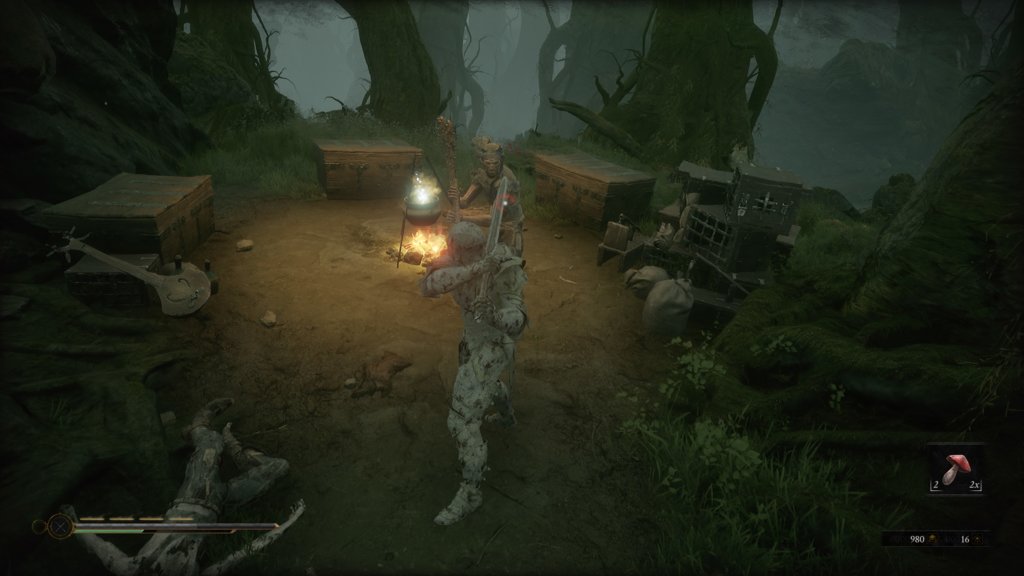Click the round emblem beside the health bar
Viewport: 1024px width, 576px height.
(60, 525)
